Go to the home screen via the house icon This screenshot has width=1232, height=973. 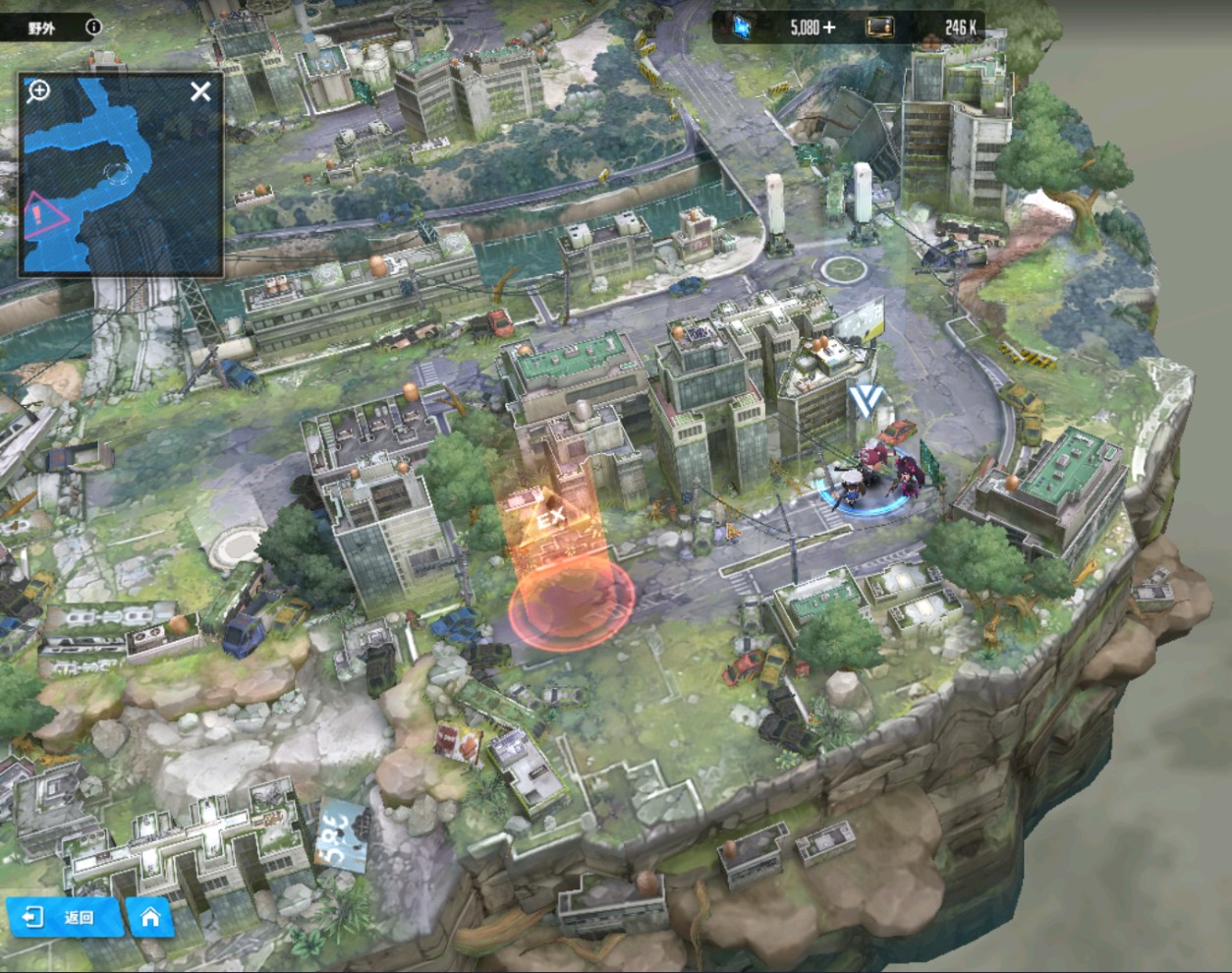pos(150,917)
